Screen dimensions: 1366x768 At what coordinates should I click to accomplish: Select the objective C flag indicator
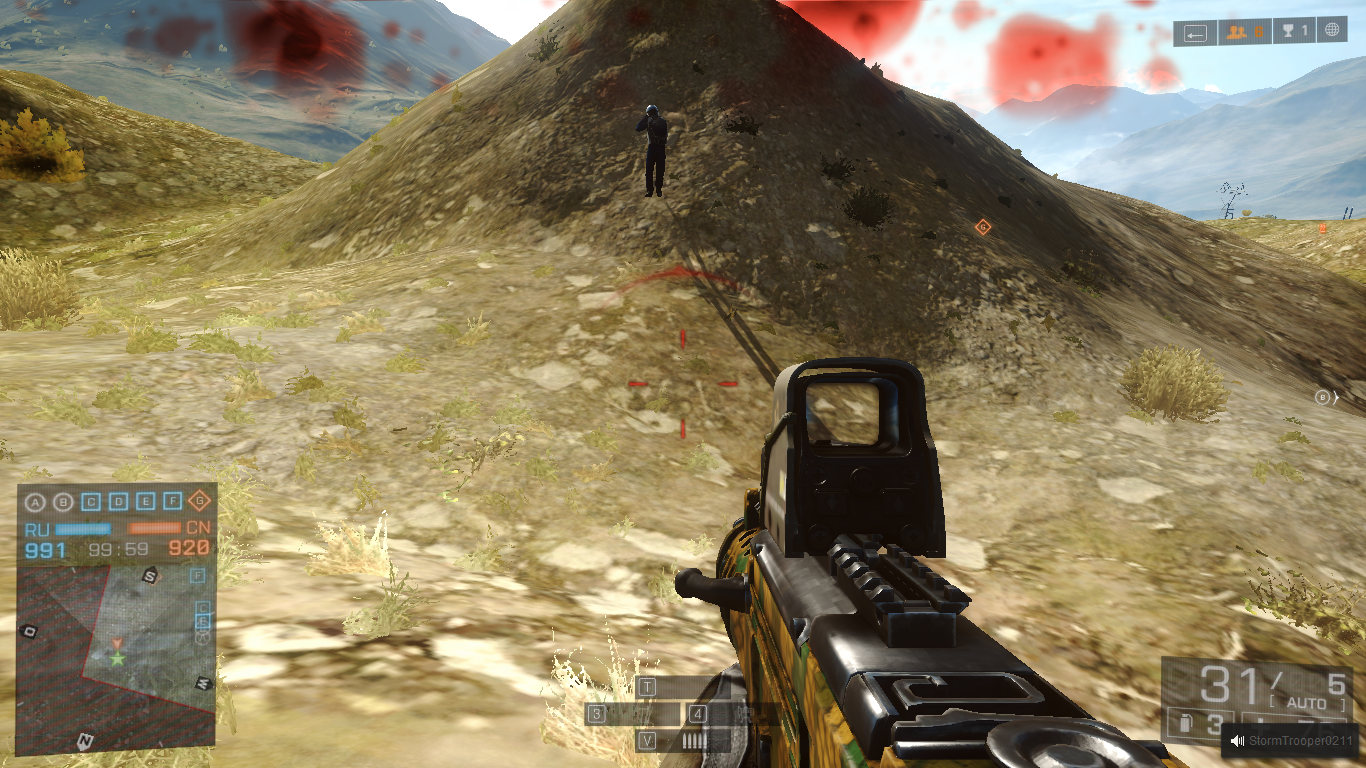click(91, 502)
